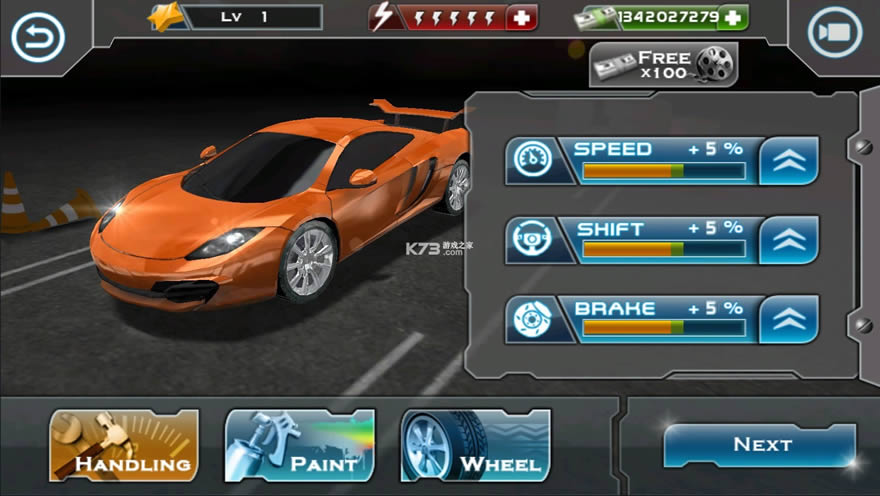Image resolution: width=880 pixels, height=496 pixels.
Task: Switch to the Handling tab
Action: coord(124,446)
